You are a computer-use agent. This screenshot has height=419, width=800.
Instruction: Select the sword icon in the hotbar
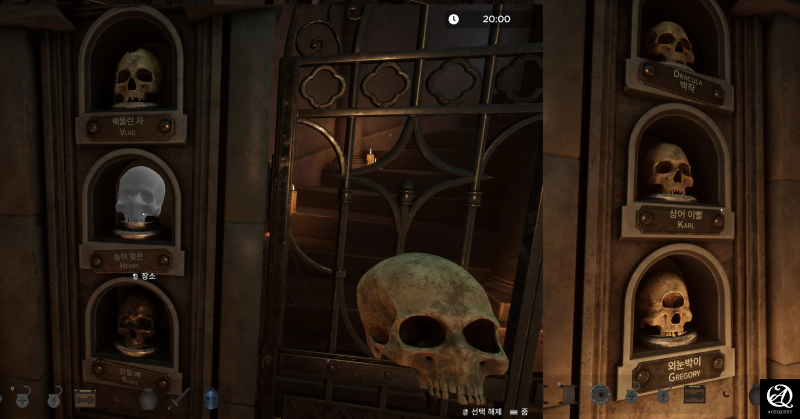pos(179,397)
